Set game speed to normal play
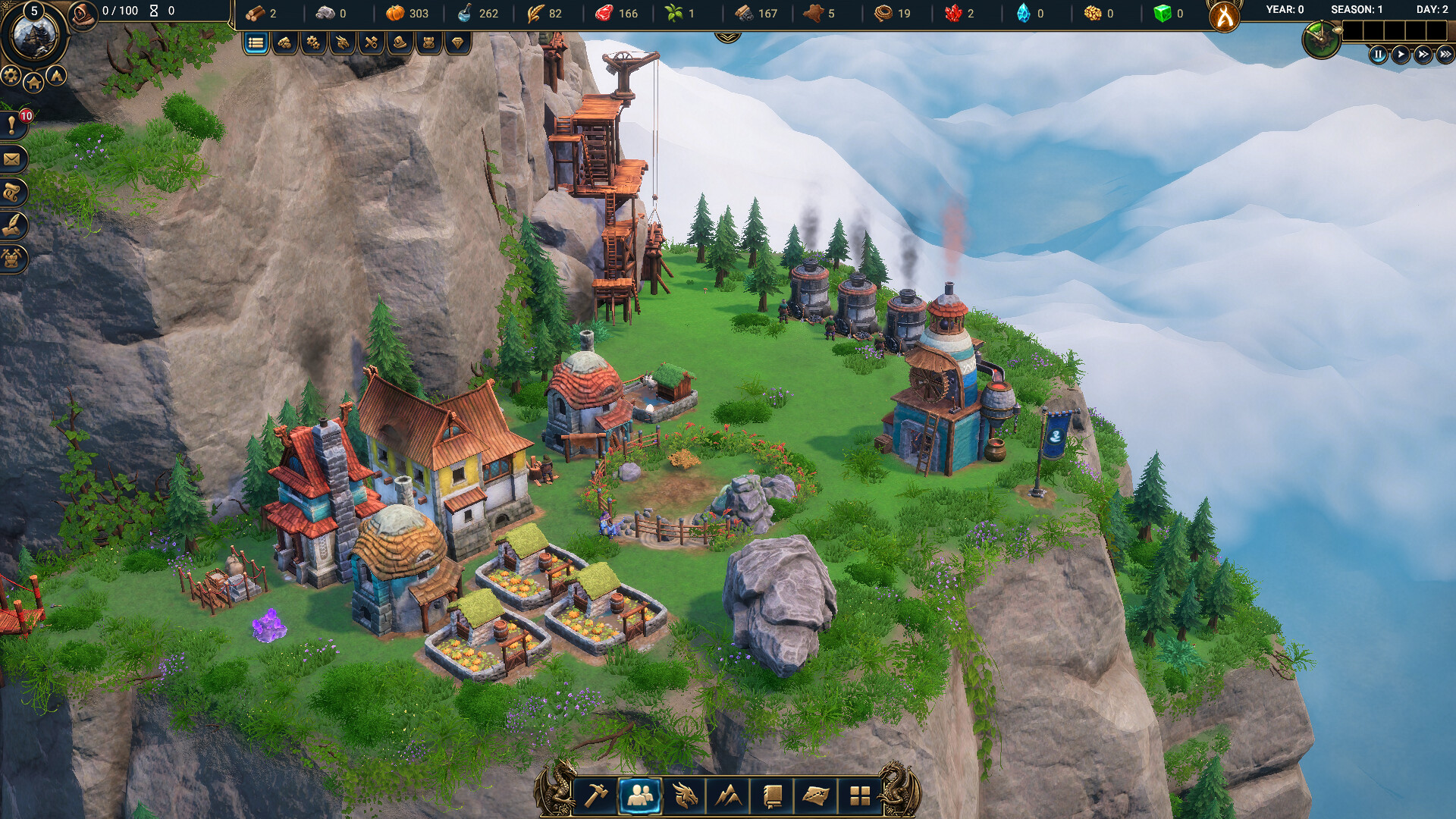The width and height of the screenshot is (1456, 819). [1401, 55]
